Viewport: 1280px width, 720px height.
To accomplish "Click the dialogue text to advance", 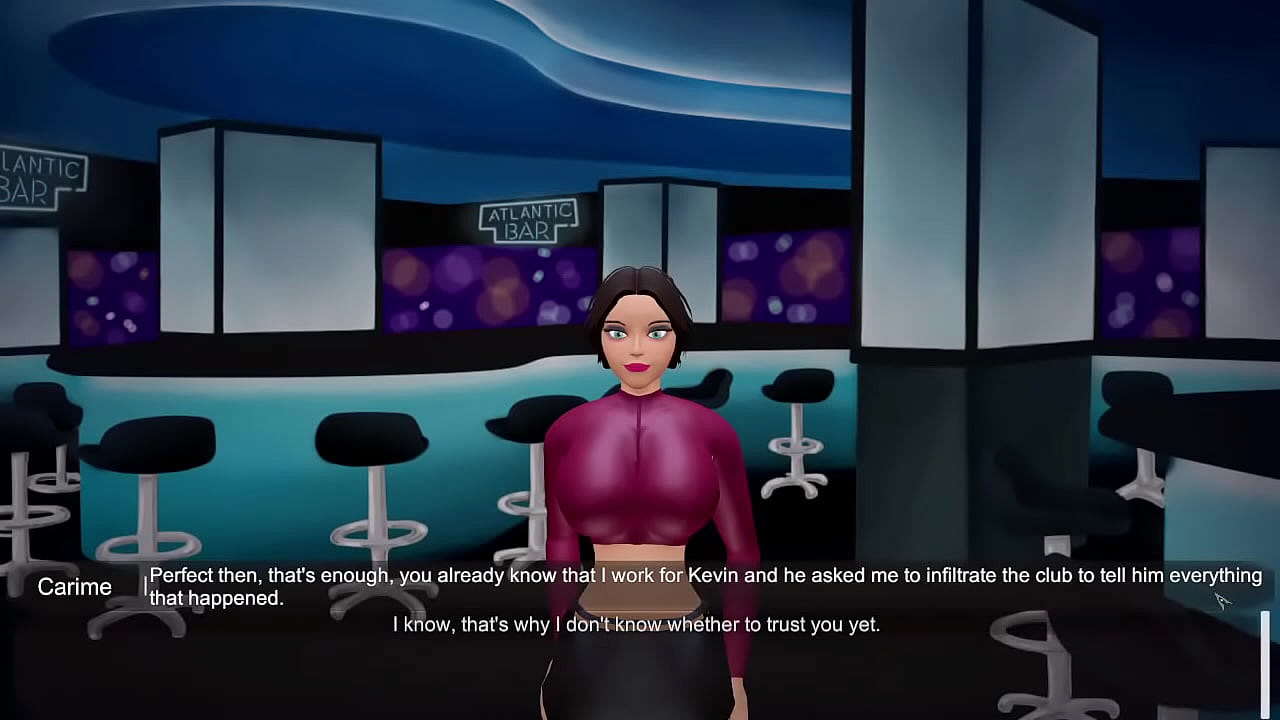I will tap(640, 587).
